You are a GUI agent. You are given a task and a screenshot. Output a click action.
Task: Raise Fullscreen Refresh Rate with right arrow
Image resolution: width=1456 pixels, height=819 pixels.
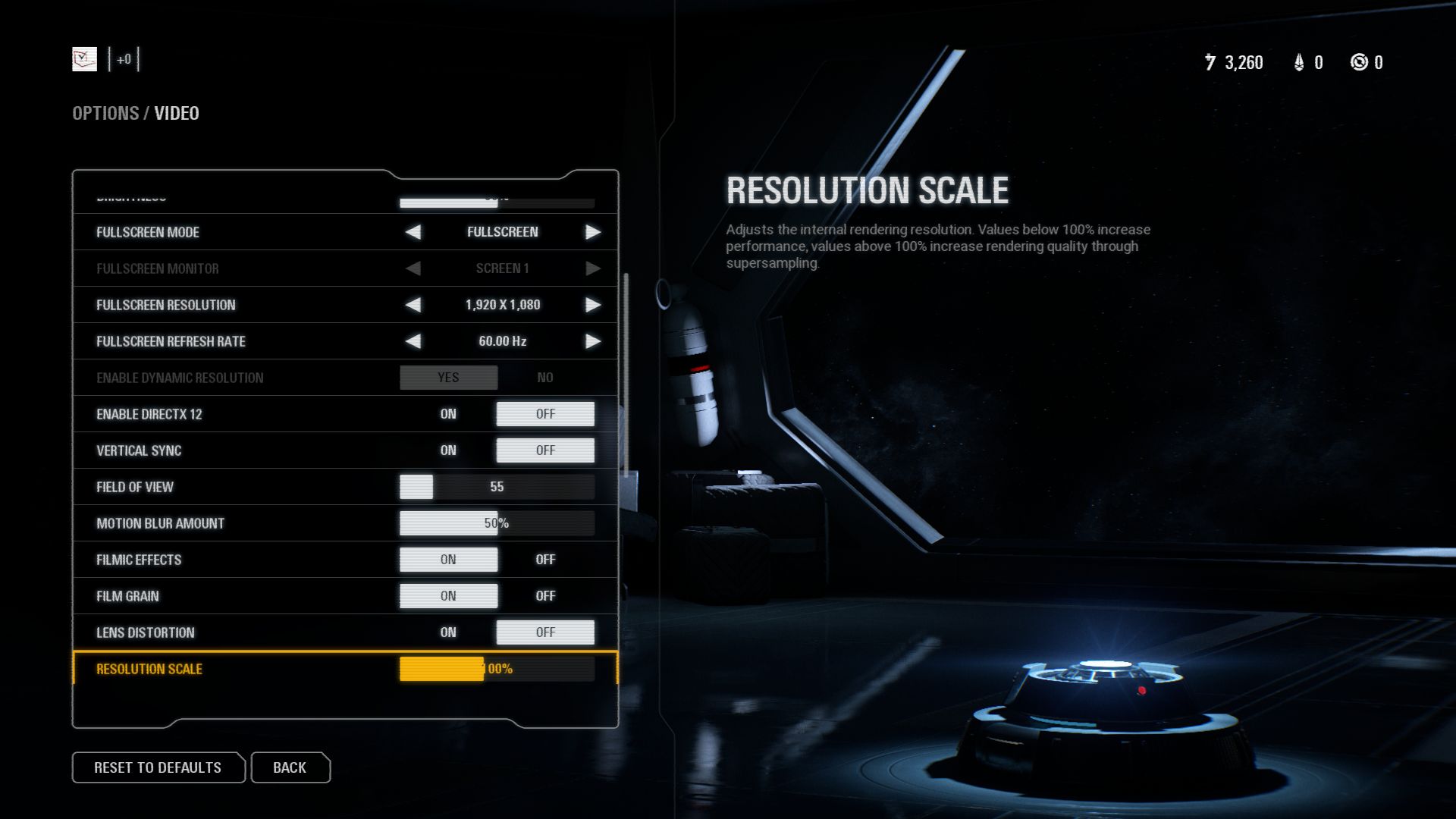click(593, 341)
